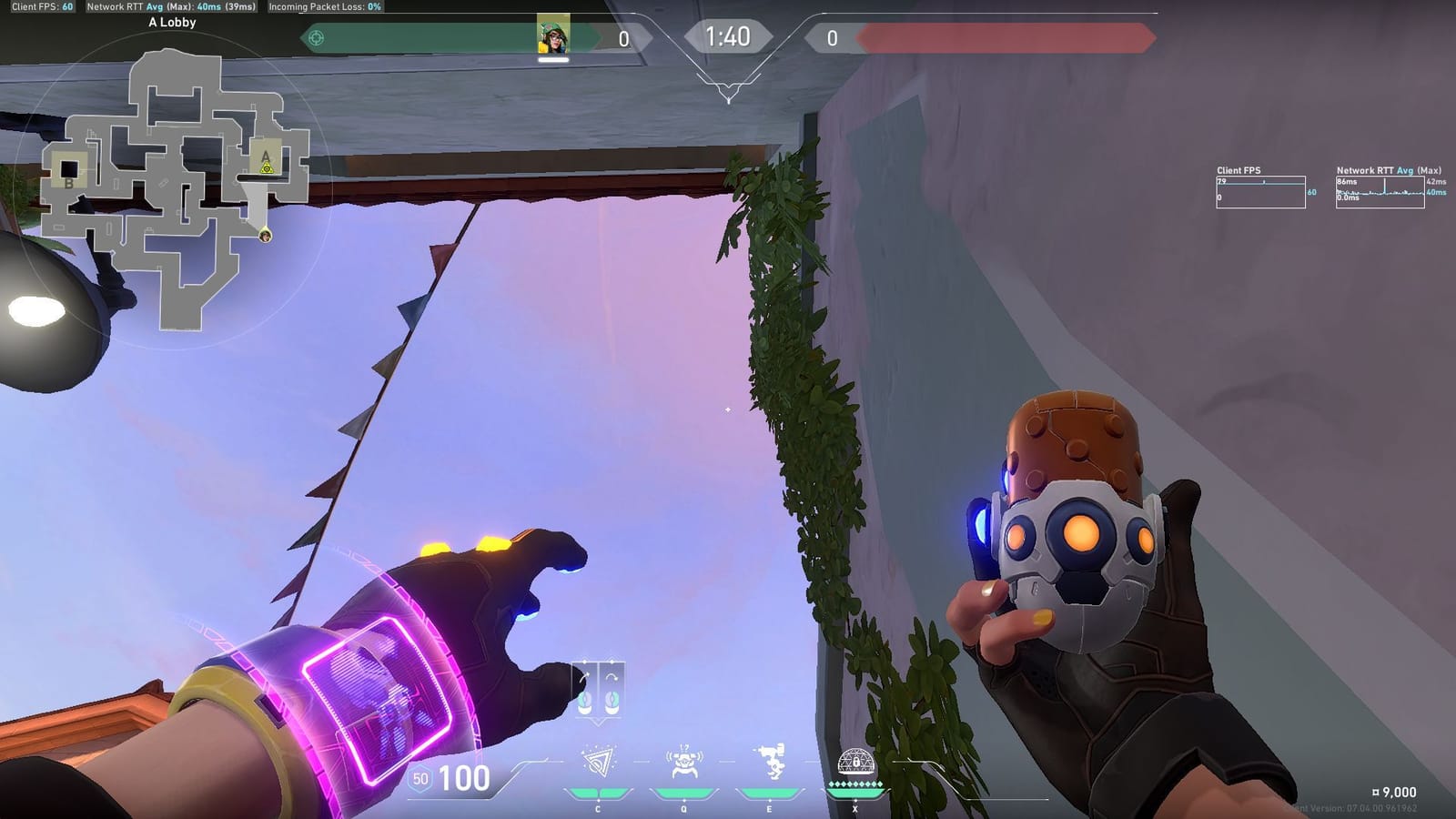
Task: Toggle the ally team score display
Action: [623, 38]
